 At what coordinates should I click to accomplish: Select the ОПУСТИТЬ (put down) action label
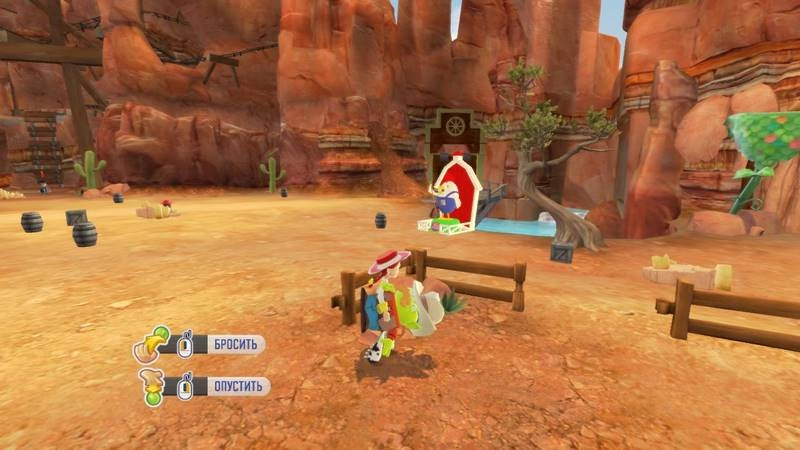pos(239,386)
